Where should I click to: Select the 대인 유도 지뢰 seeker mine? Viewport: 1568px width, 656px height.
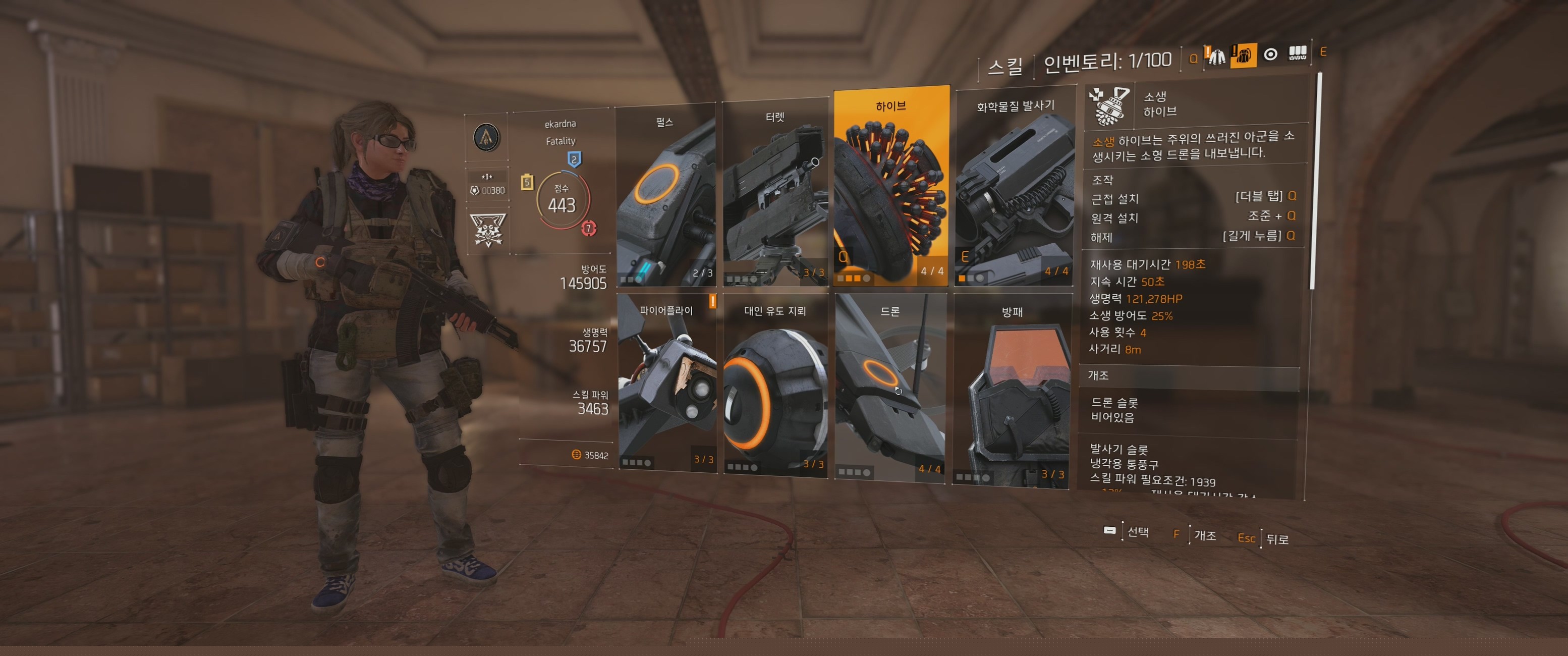pyautogui.click(x=775, y=387)
